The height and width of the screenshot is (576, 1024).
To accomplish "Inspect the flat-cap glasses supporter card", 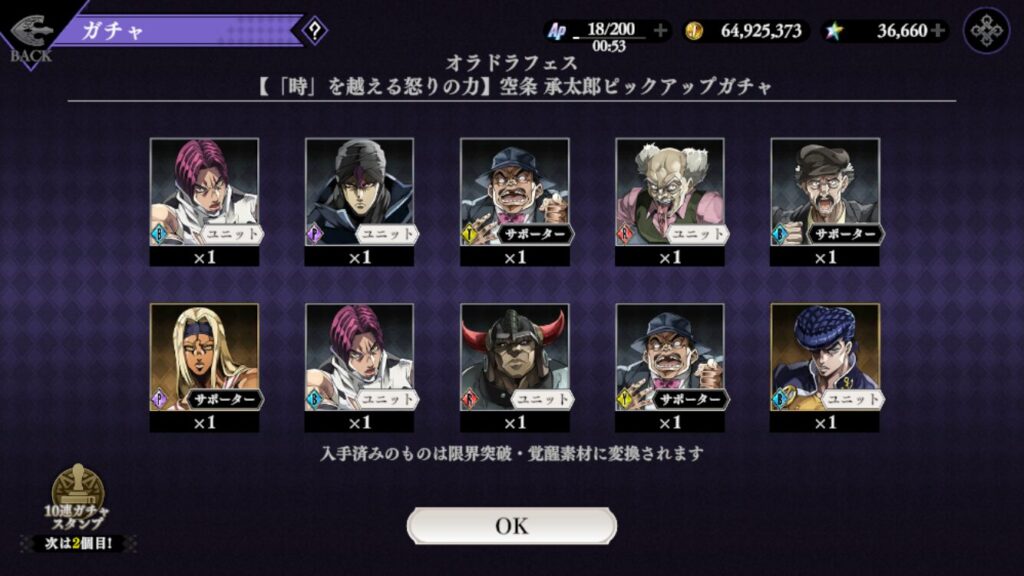I will (824, 192).
